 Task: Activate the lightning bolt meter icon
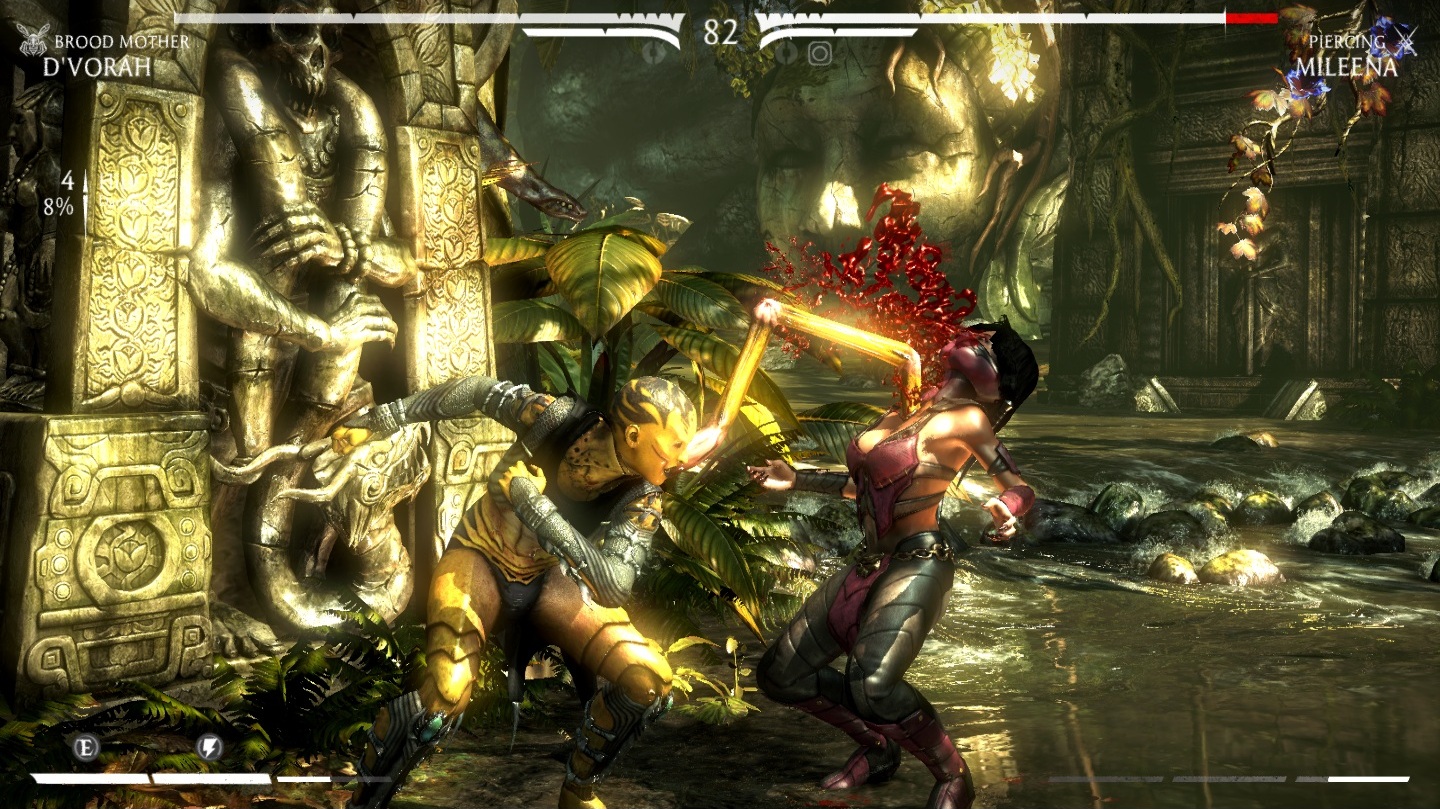pos(209,746)
